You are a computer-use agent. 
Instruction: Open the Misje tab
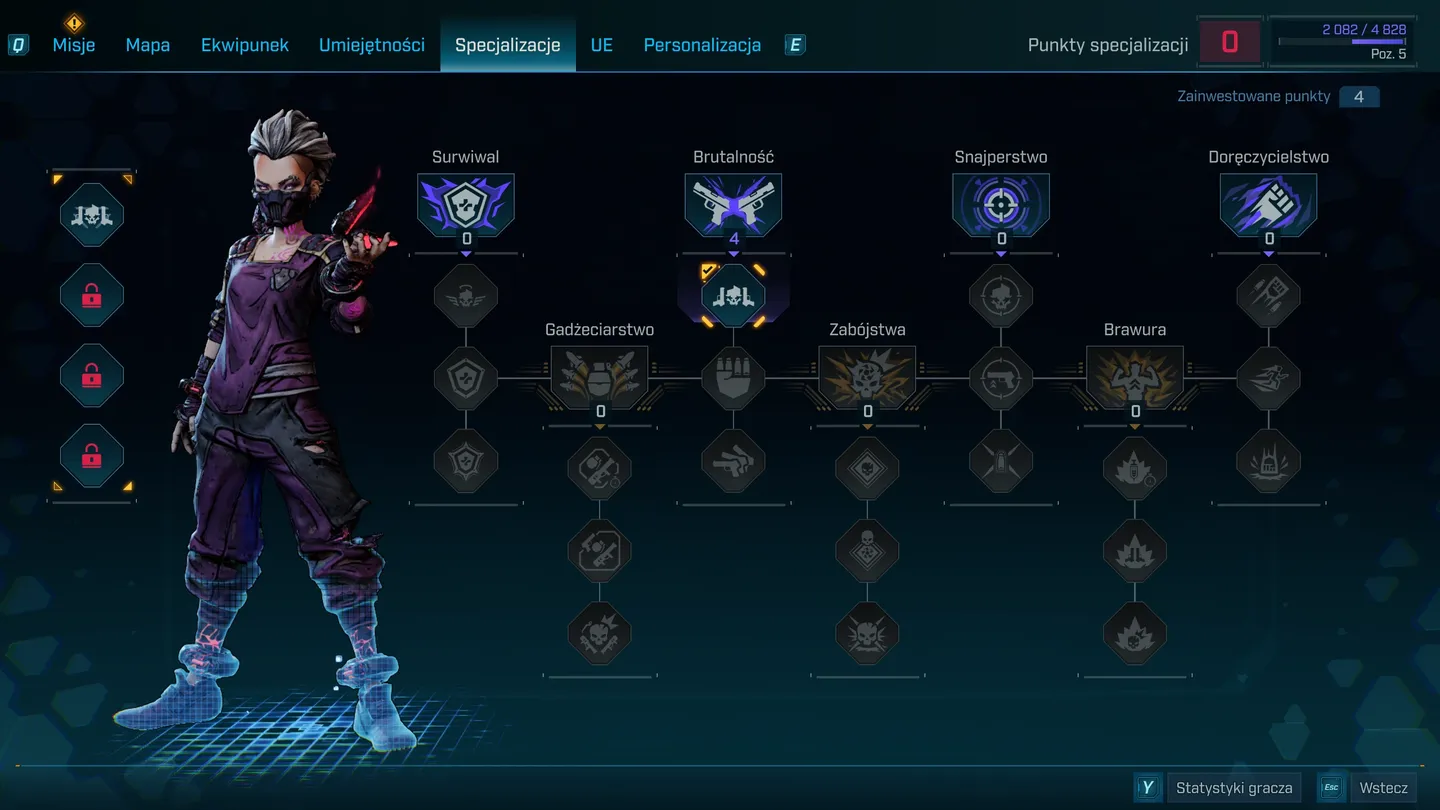pyautogui.click(x=74, y=45)
